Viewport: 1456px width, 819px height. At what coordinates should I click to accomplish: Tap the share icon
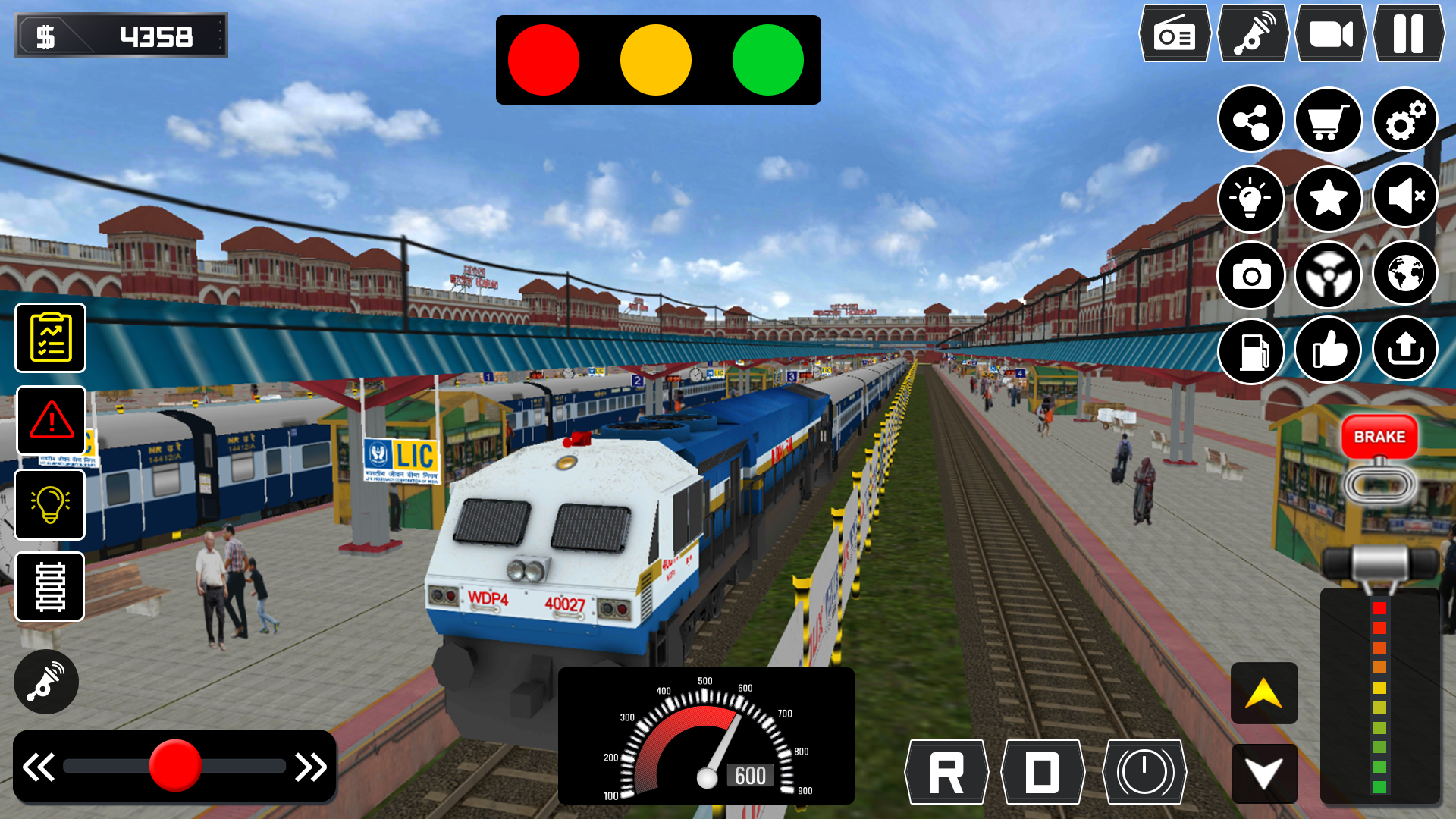click(x=1252, y=120)
